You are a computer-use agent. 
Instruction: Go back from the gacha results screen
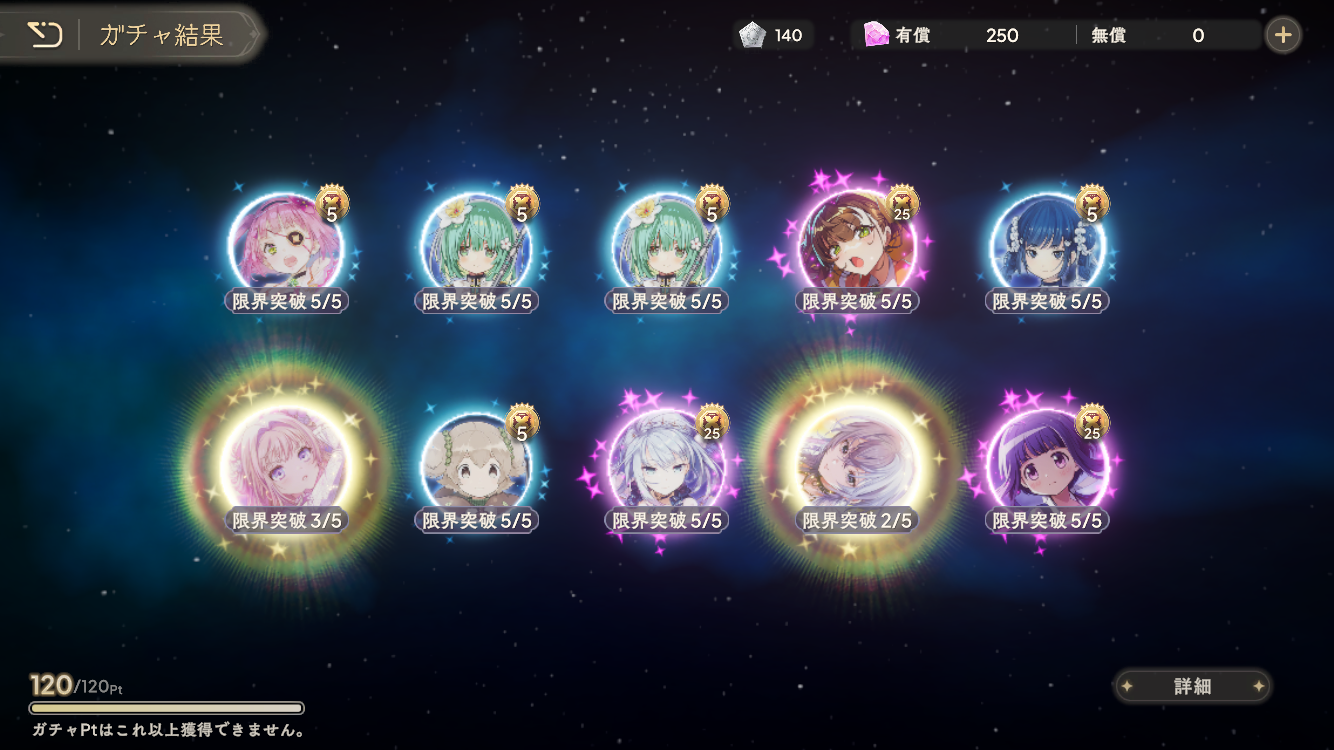click(44, 36)
